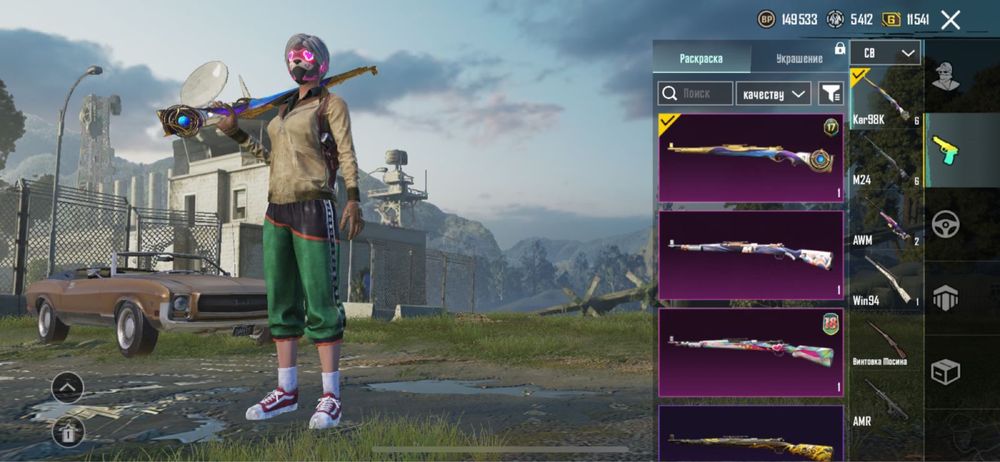Pick the colorful skin with badge 18
The image size is (1000, 462).
pyautogui.click(x=750, y=351)
